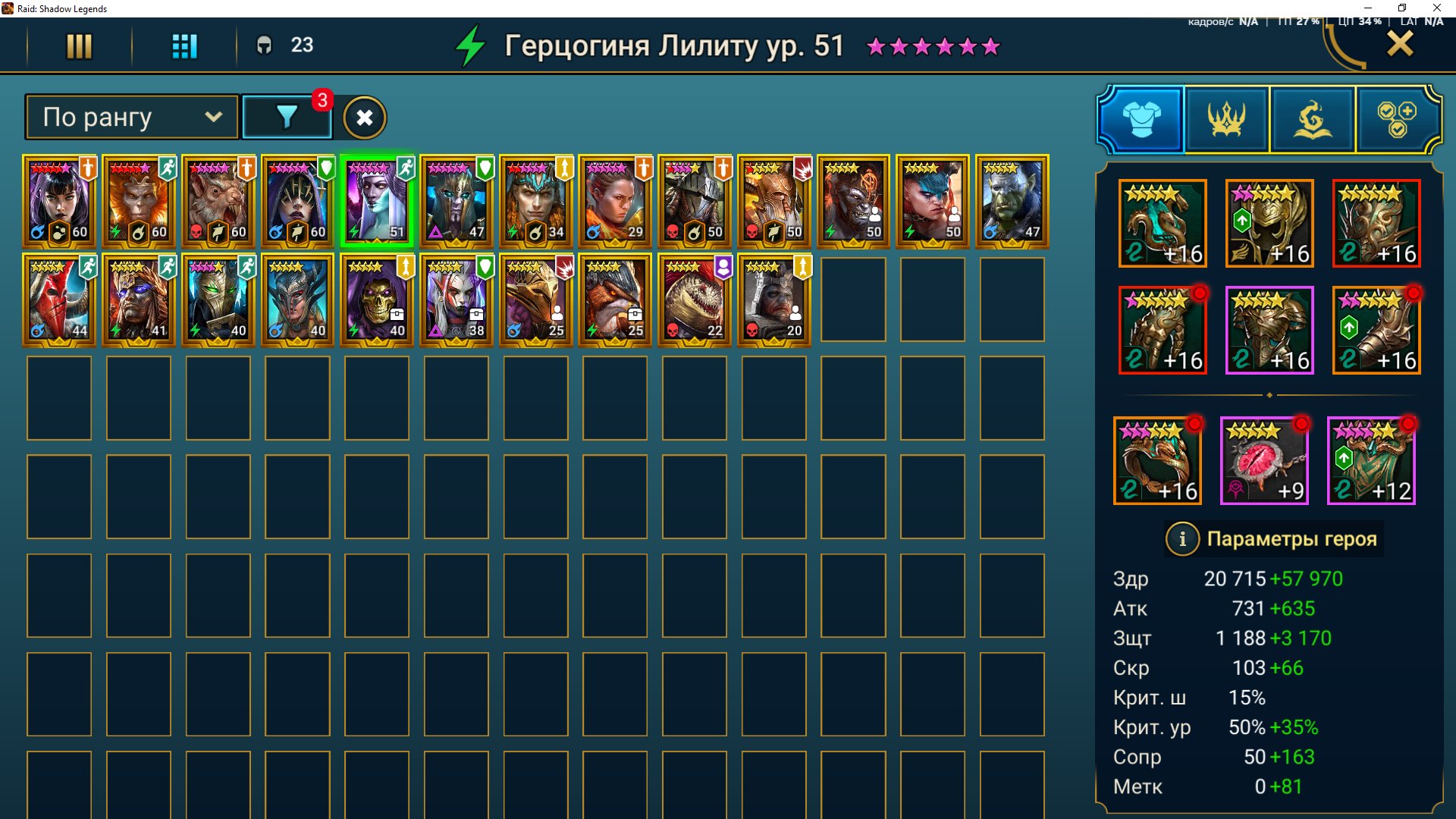Screen dimensions: 1456x819
Task: Choose the highlighted level 51 champion portrait
Action: (x=377, y=202)
